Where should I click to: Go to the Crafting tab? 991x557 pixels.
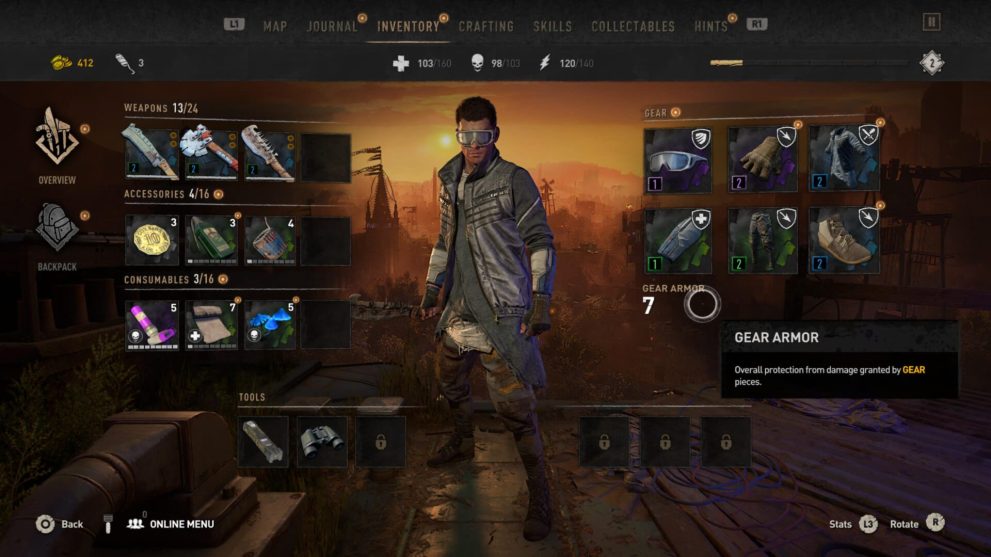tap(486, 26)
